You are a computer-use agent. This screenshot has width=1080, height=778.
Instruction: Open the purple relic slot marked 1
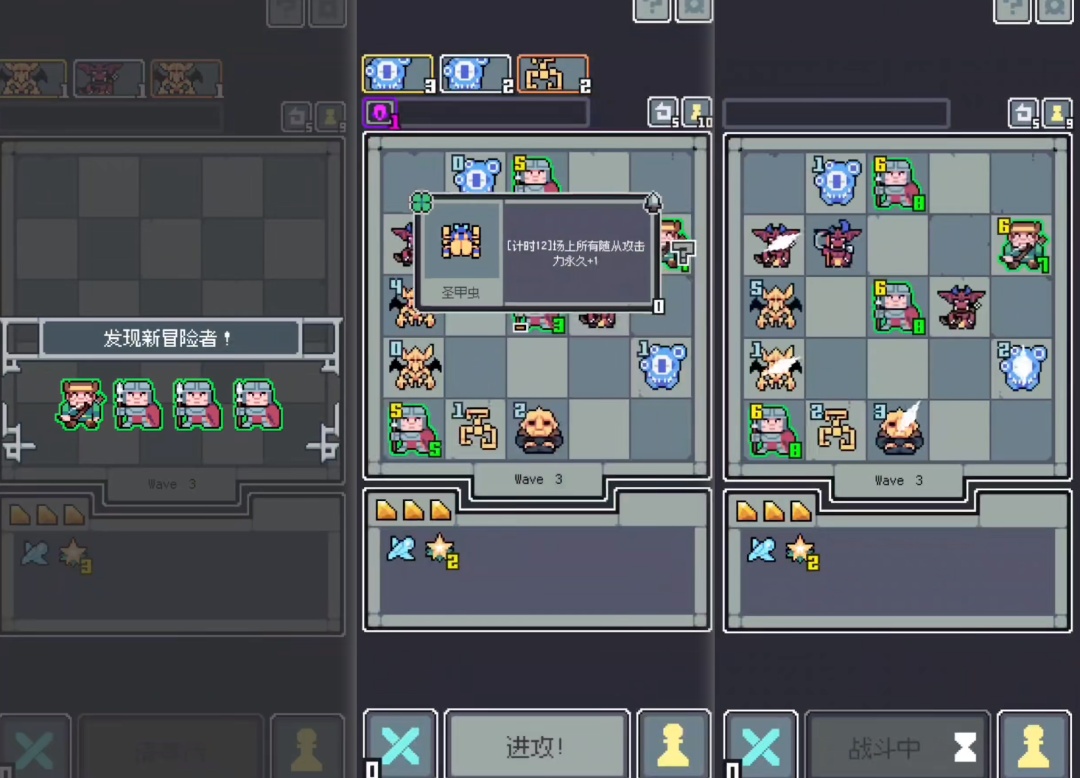point(379,113)
